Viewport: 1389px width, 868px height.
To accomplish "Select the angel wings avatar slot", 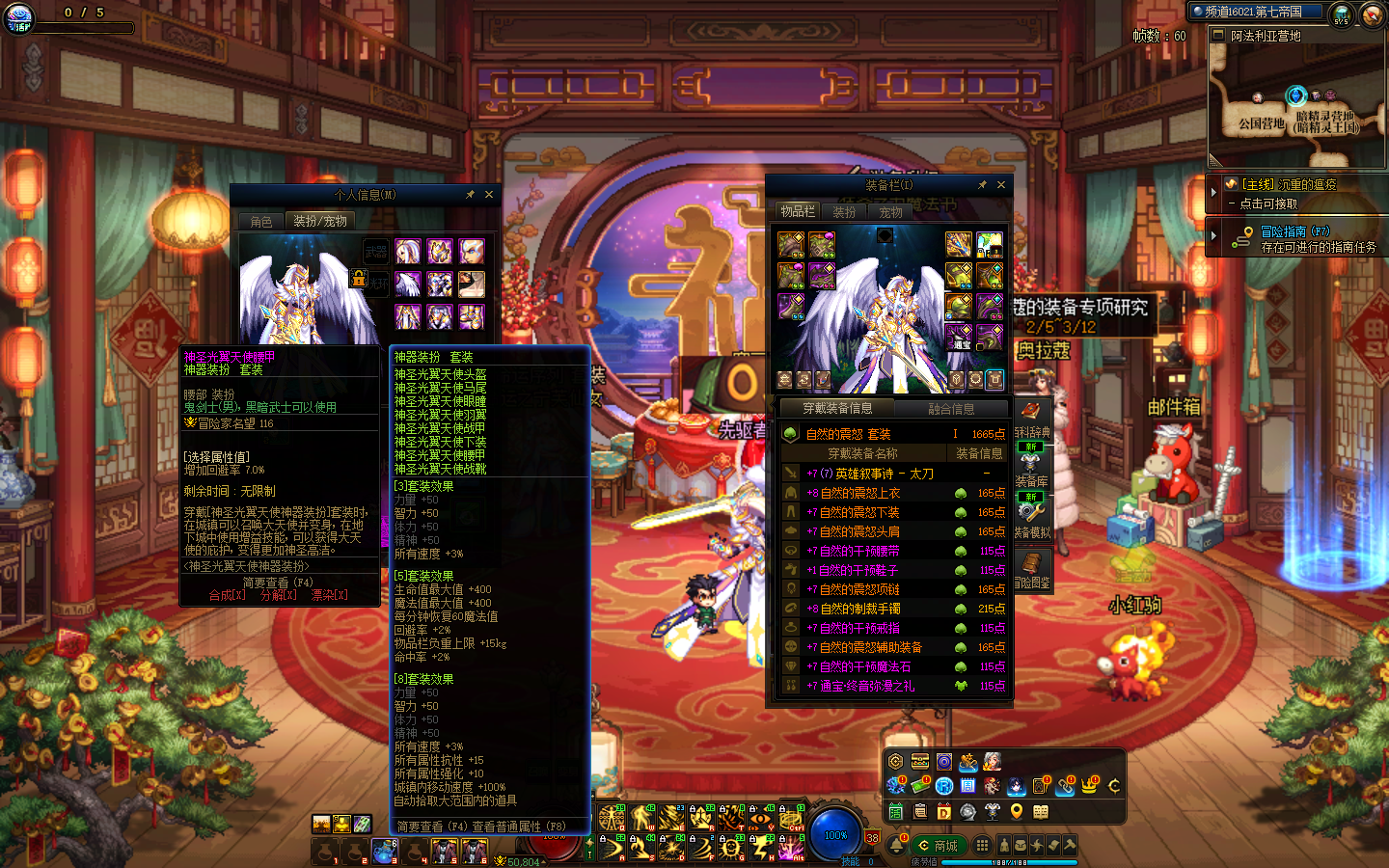I will click(x=409, y=285).
